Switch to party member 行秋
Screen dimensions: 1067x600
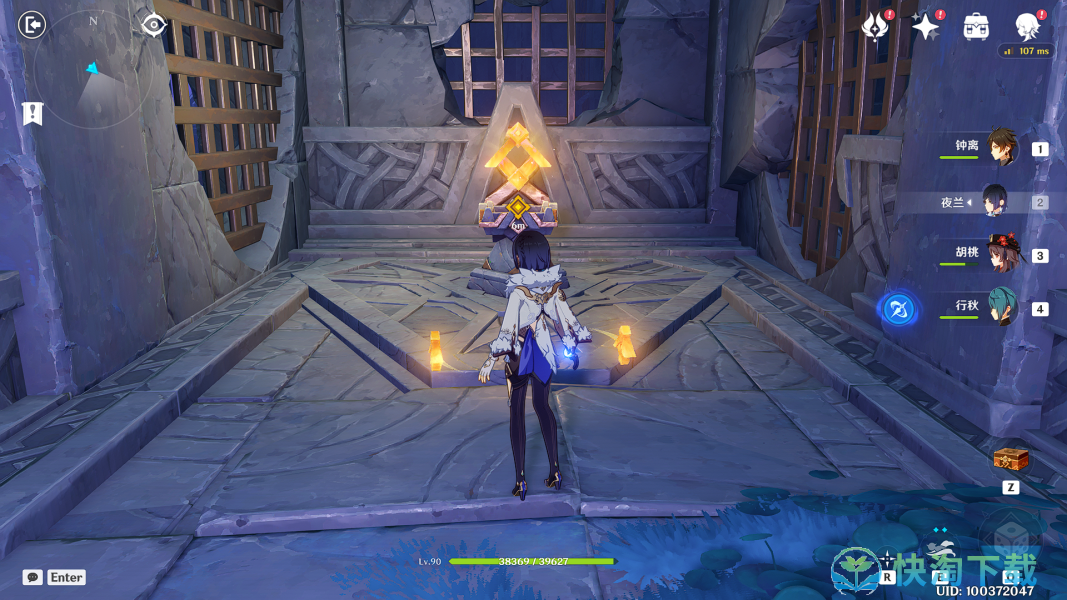click(x=1001, y=307)
